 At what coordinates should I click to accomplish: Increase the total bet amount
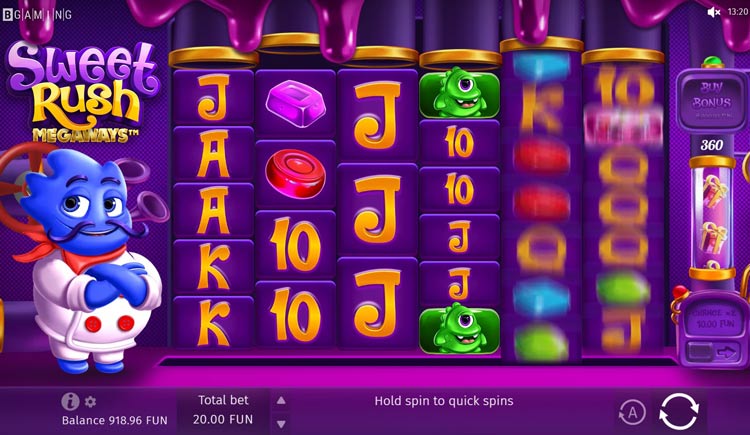pos(281,400)
